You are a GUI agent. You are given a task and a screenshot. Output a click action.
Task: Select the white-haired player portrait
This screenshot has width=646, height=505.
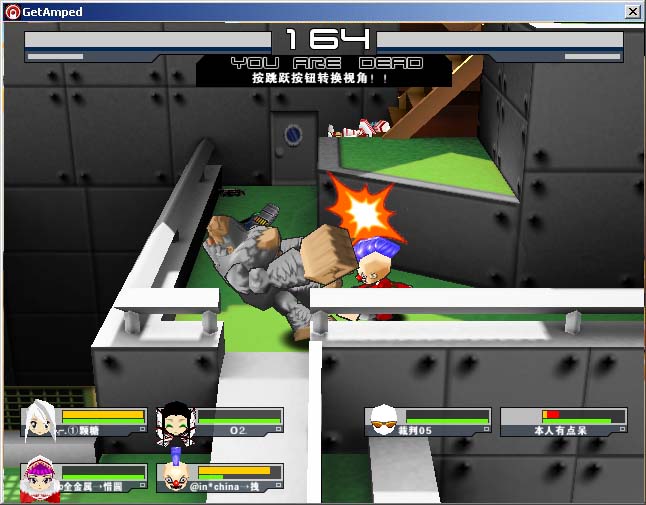click(41, 420)
